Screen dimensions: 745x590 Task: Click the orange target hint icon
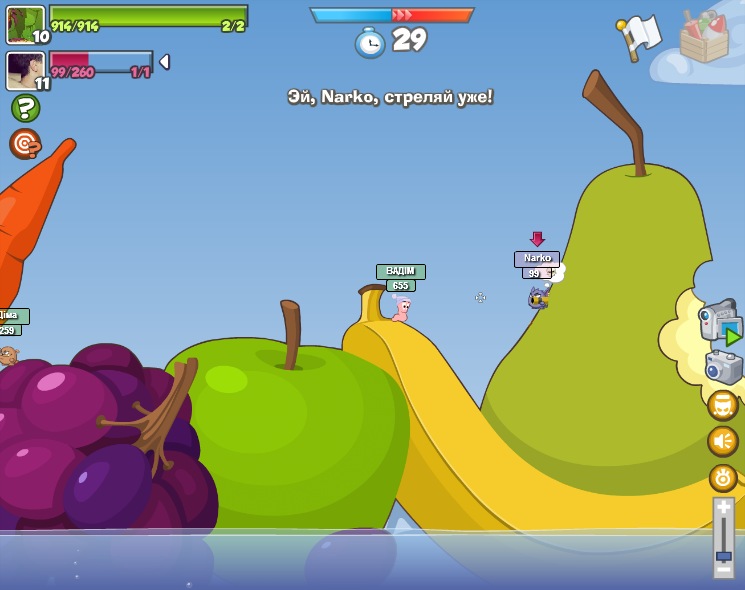(25, 144)
